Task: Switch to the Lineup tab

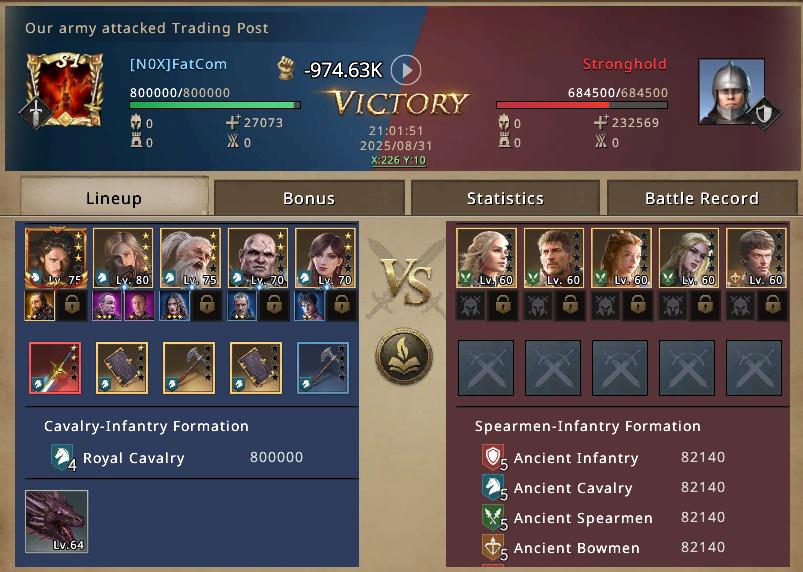Action: tap(114, 198)
